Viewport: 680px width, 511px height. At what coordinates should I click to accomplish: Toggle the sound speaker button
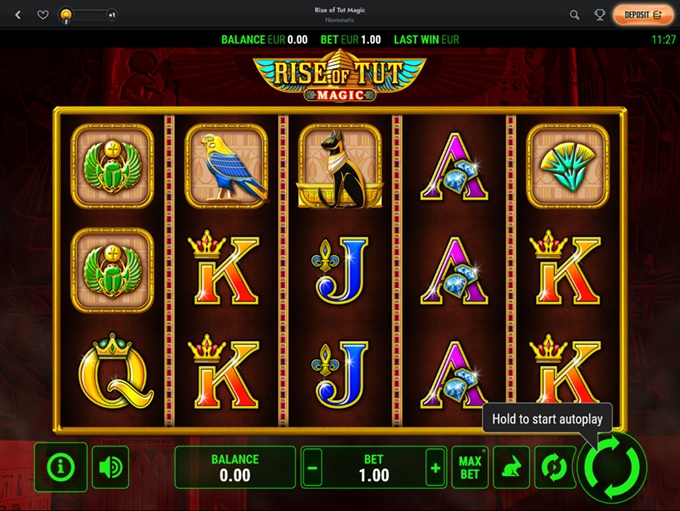[x=110, y=466]
